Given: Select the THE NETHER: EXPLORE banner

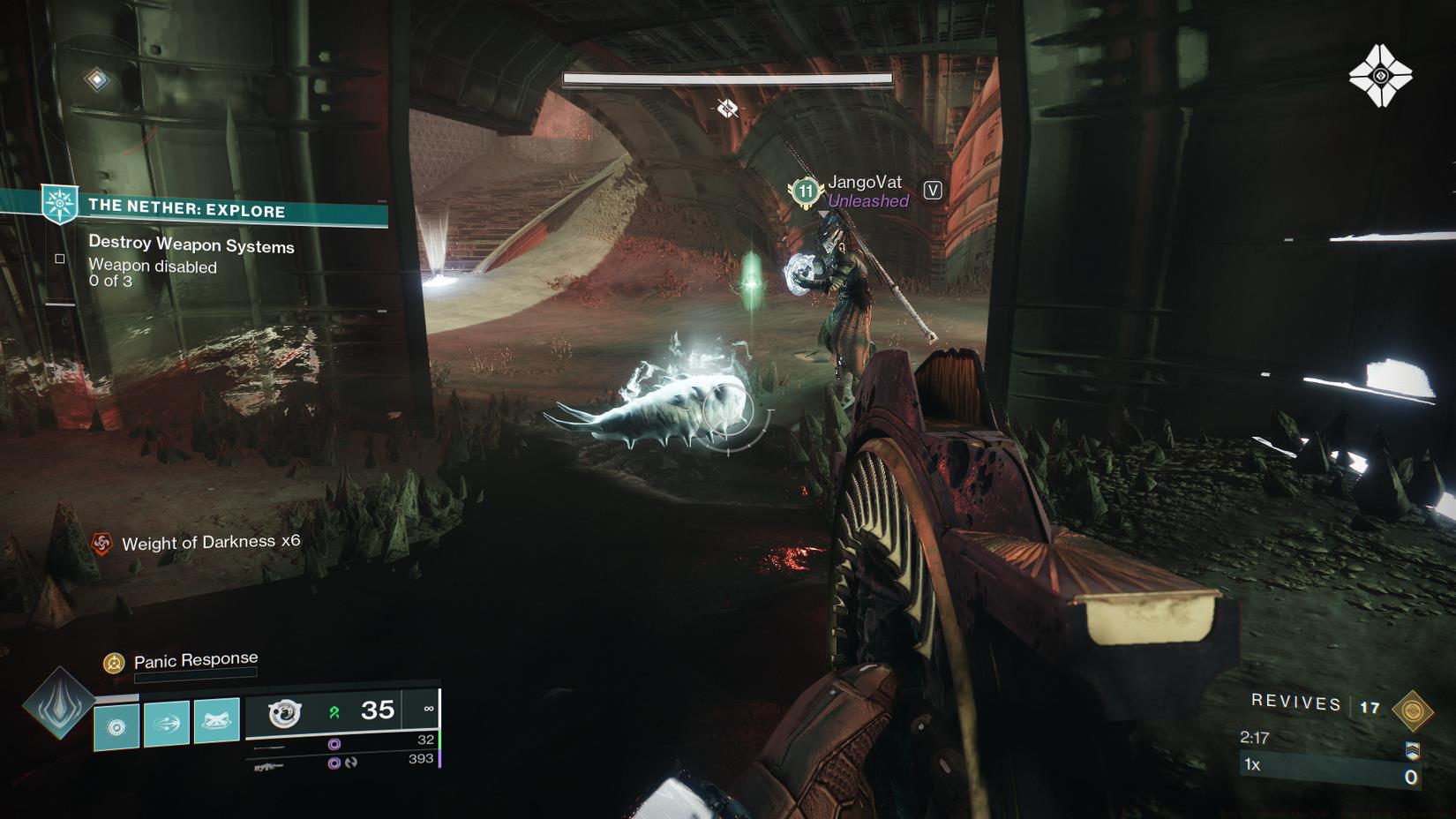Looking at the screenshot, I should click(185, 211).
